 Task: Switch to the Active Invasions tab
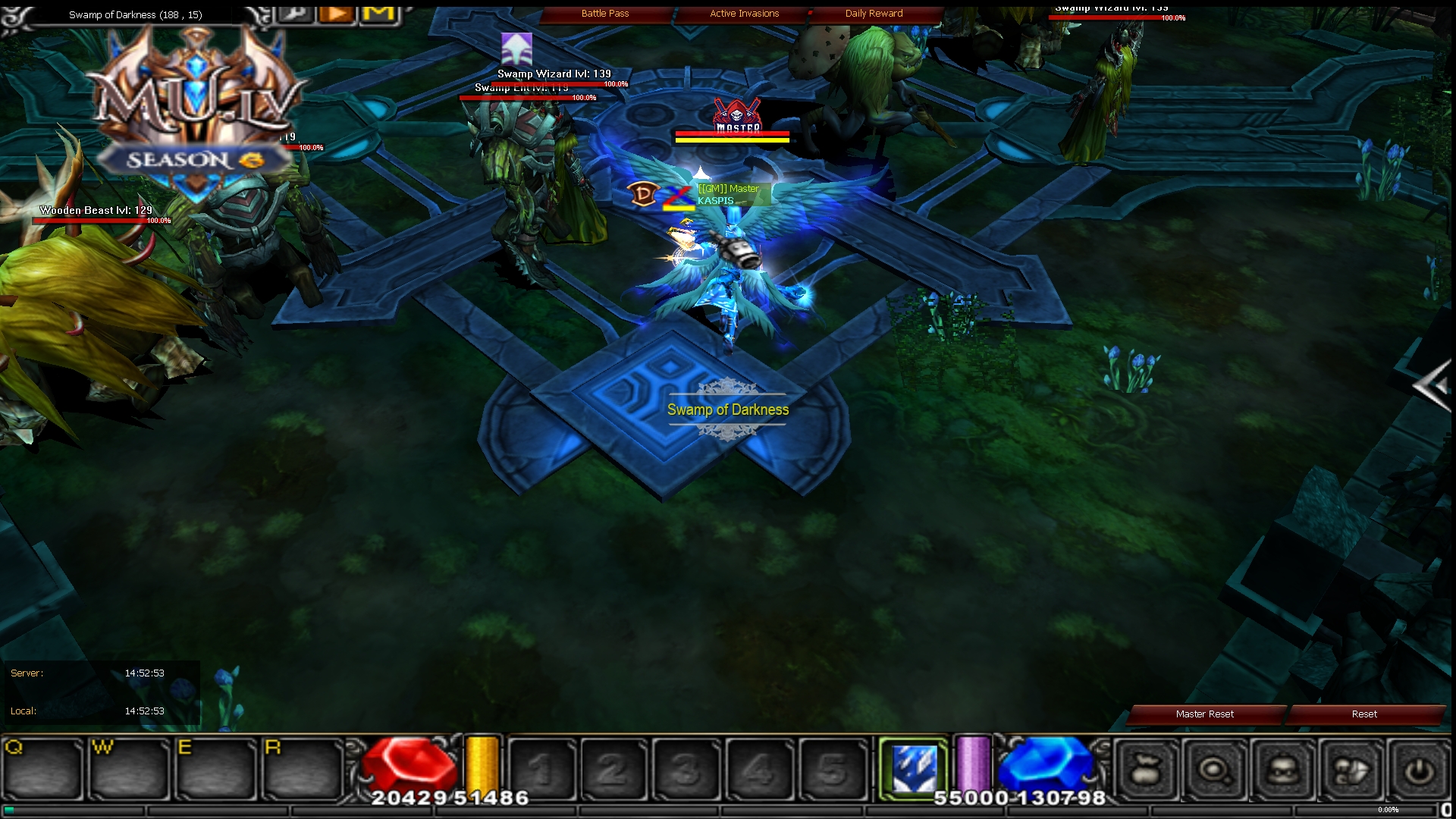[743, 13]
